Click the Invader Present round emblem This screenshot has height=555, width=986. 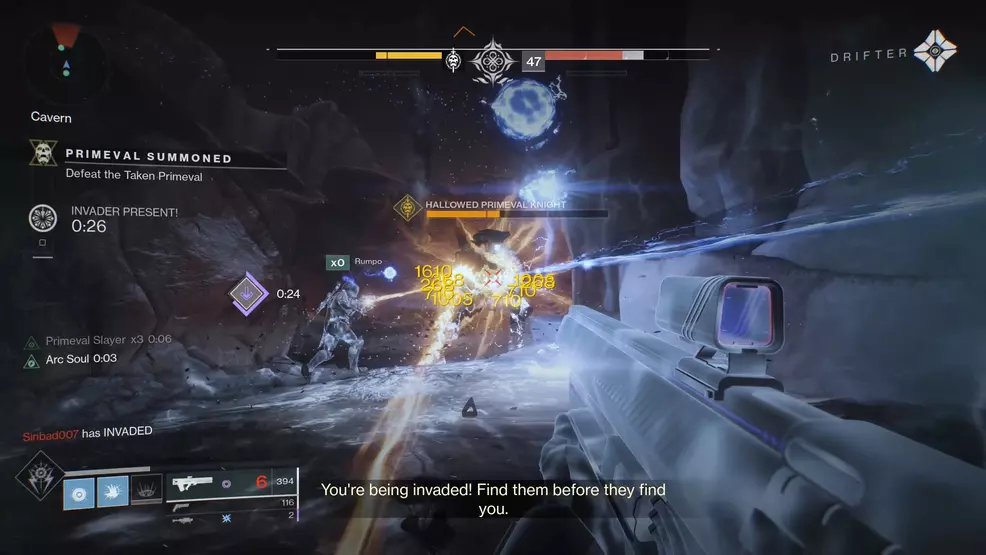coord(43,218)
